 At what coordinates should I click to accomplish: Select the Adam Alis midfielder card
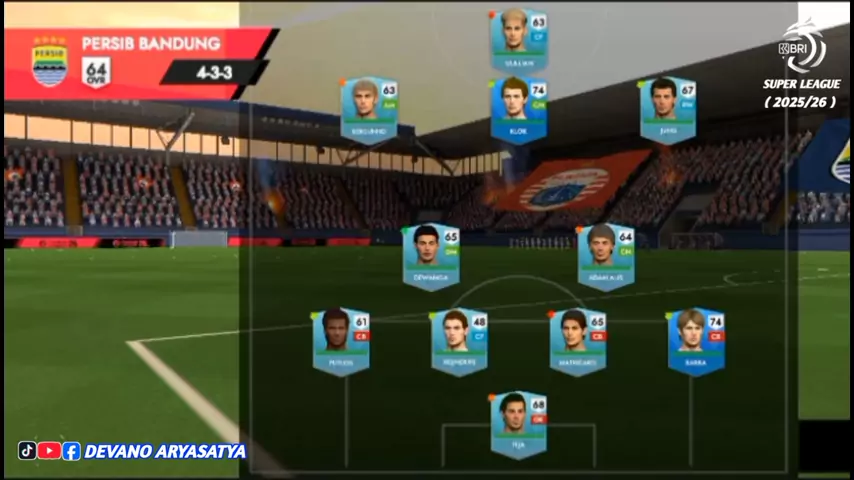click(x=605, y=256)
